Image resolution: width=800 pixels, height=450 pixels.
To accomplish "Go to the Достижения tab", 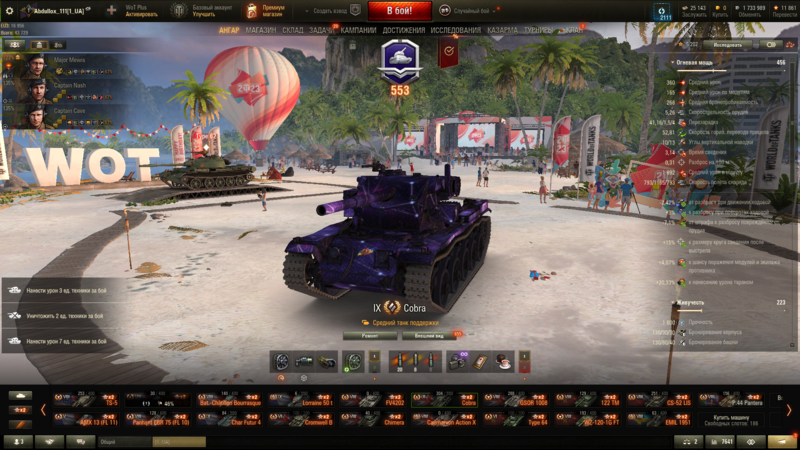I will point(404,30).
